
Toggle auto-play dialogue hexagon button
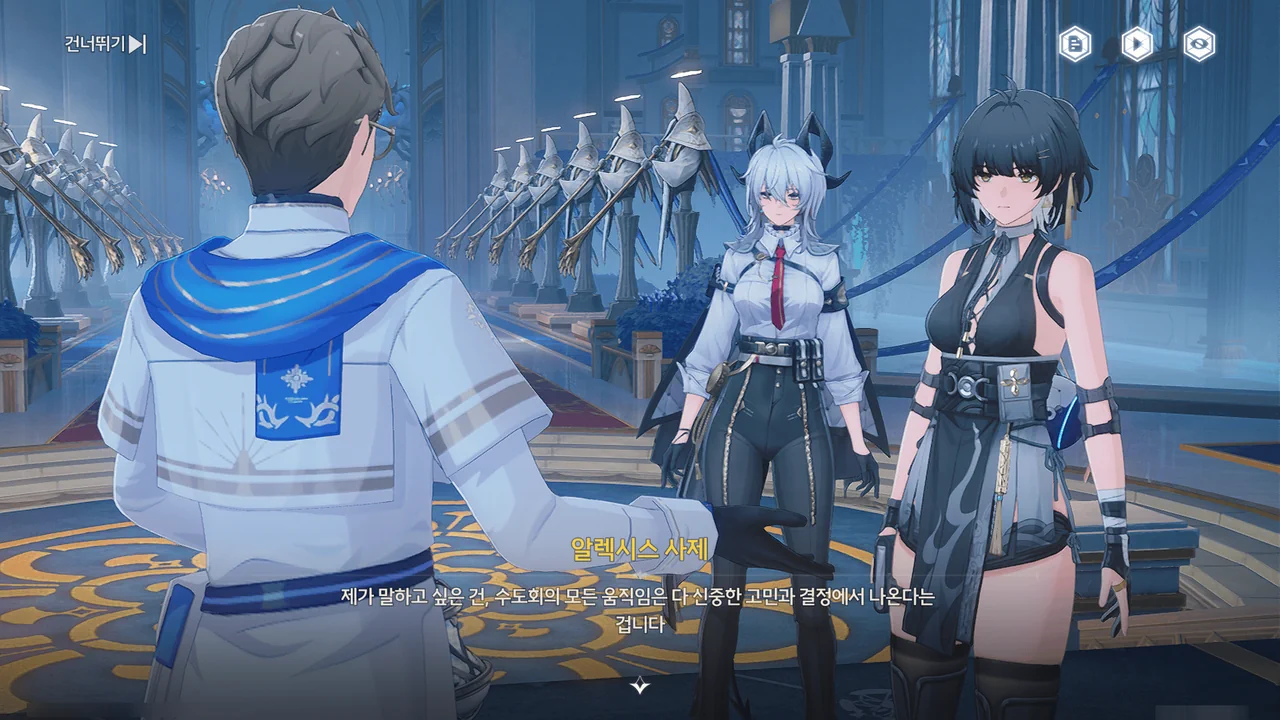coord(1136,44)
